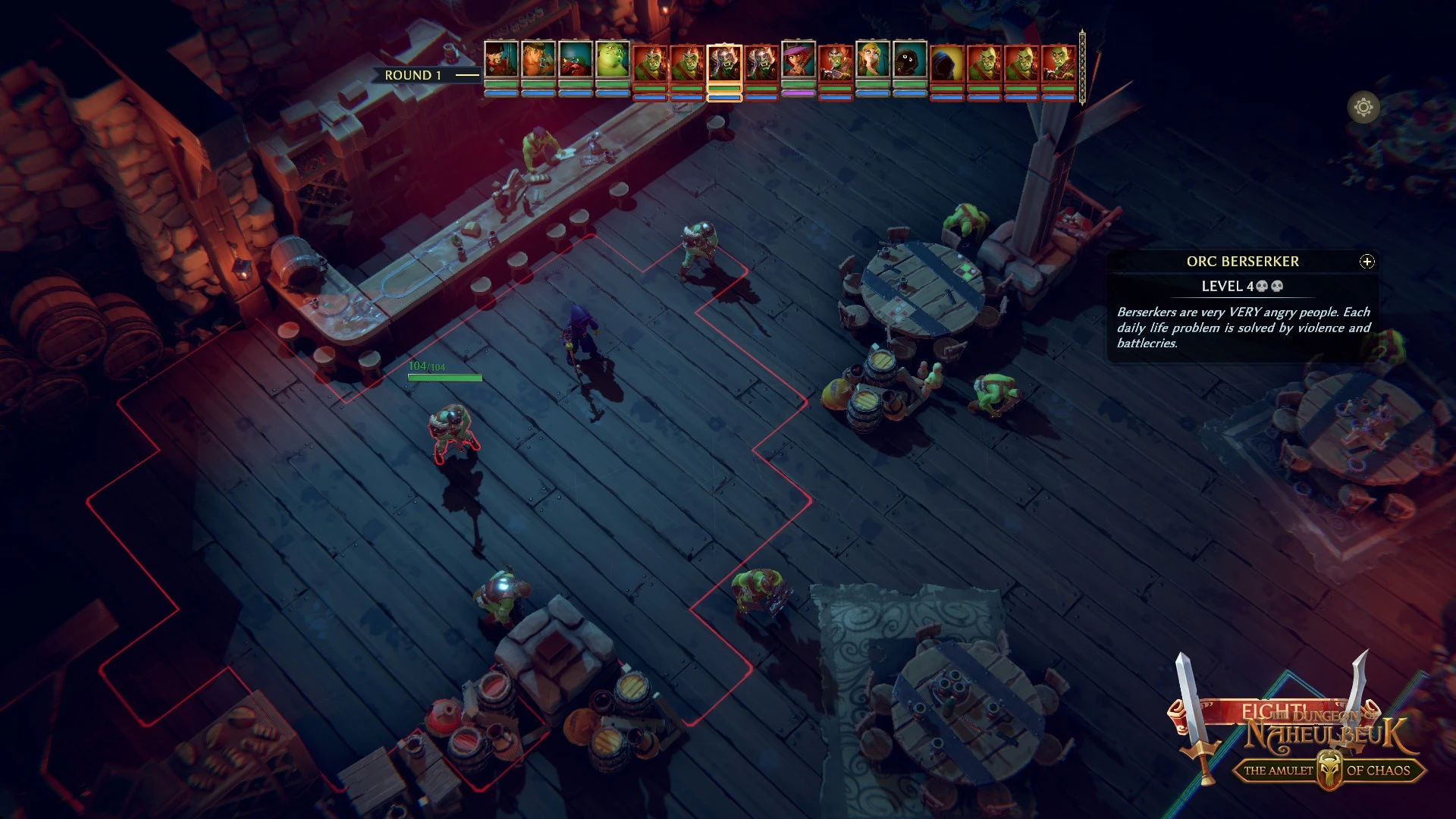Select the highlighted Orc Berserker turn portrait

(724, 63)
